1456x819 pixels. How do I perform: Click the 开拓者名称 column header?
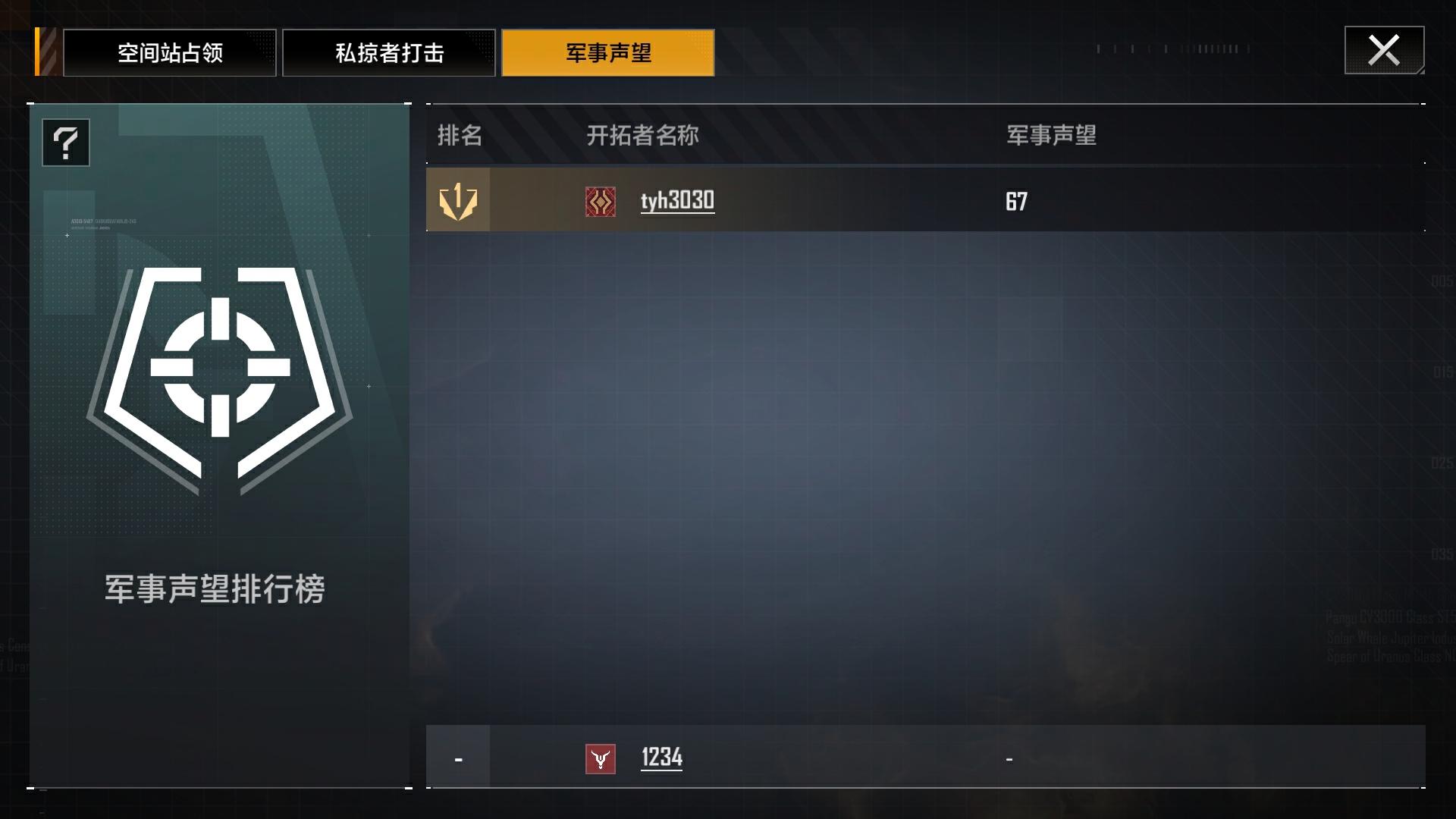click(x=643, y=136)
